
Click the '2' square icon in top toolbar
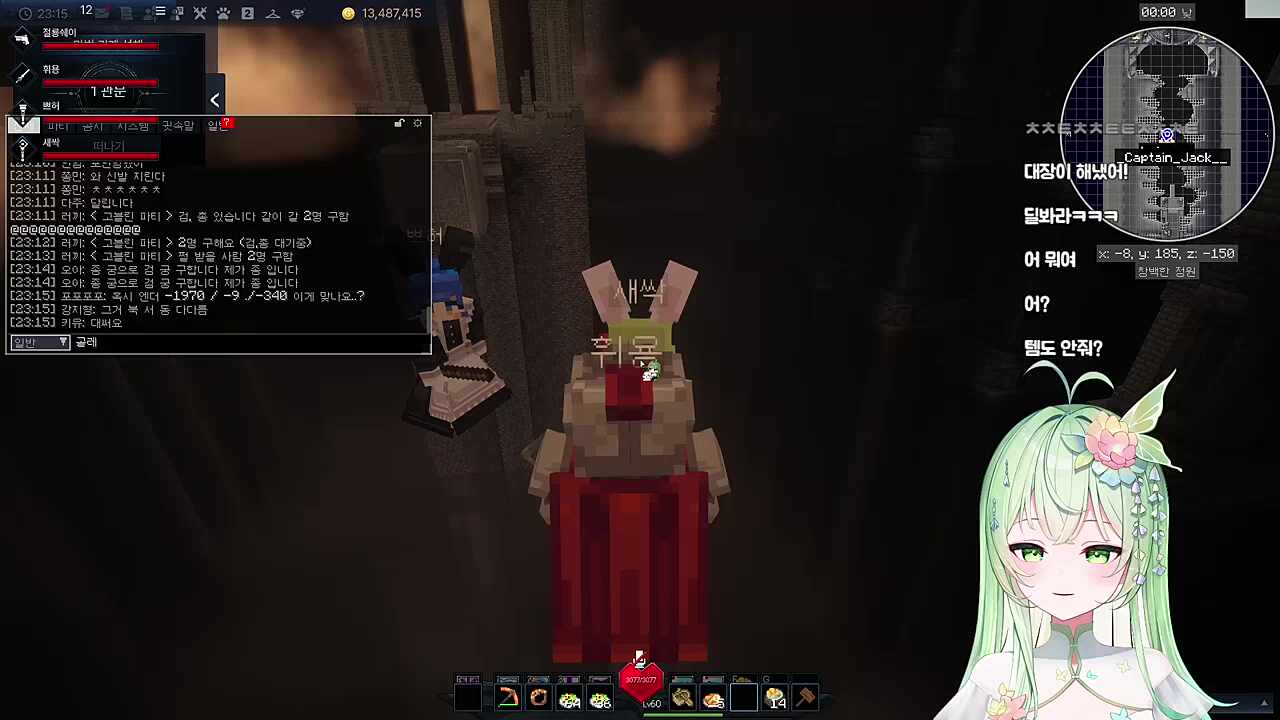[x=246, y=13]
